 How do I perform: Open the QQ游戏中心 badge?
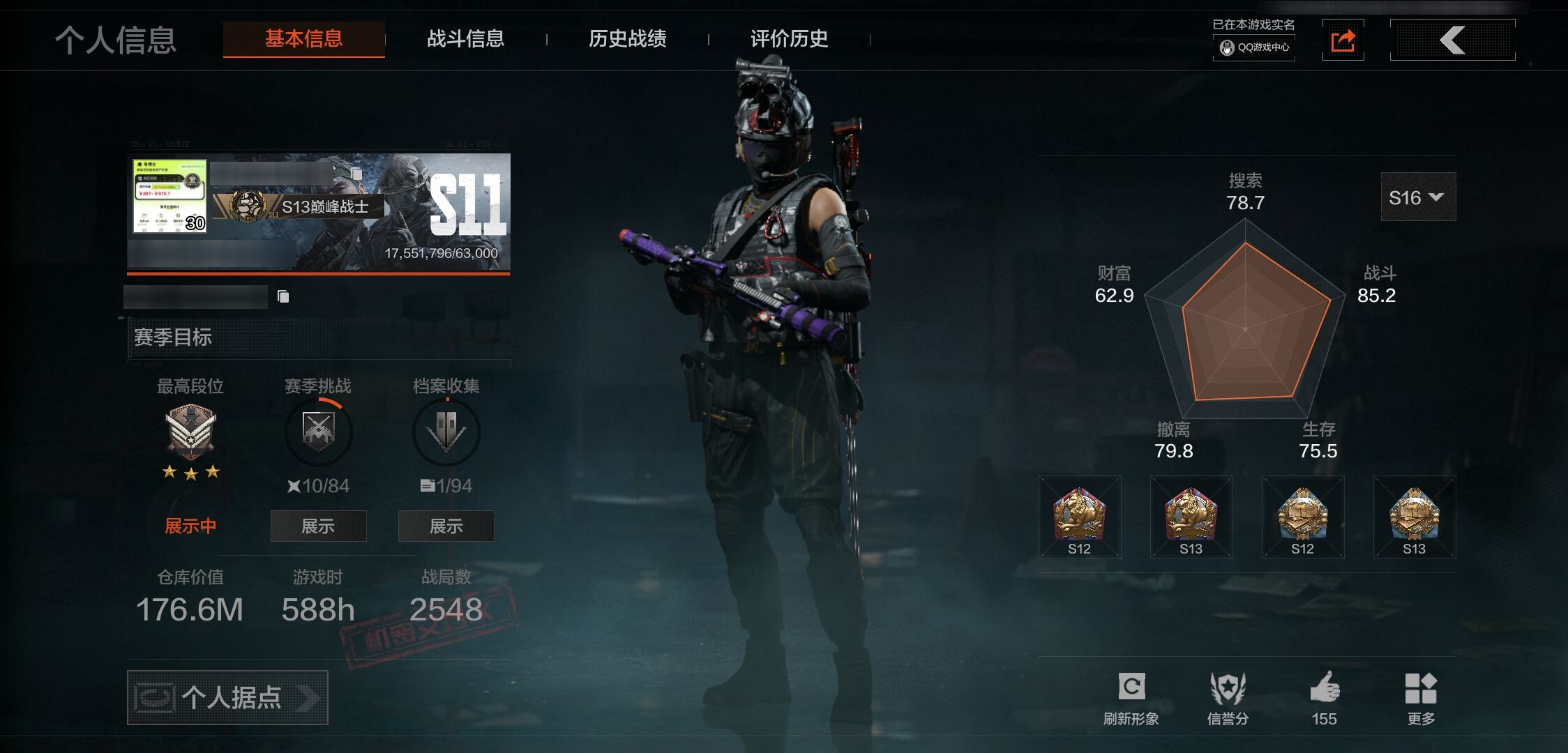[x=1254, y=47]
